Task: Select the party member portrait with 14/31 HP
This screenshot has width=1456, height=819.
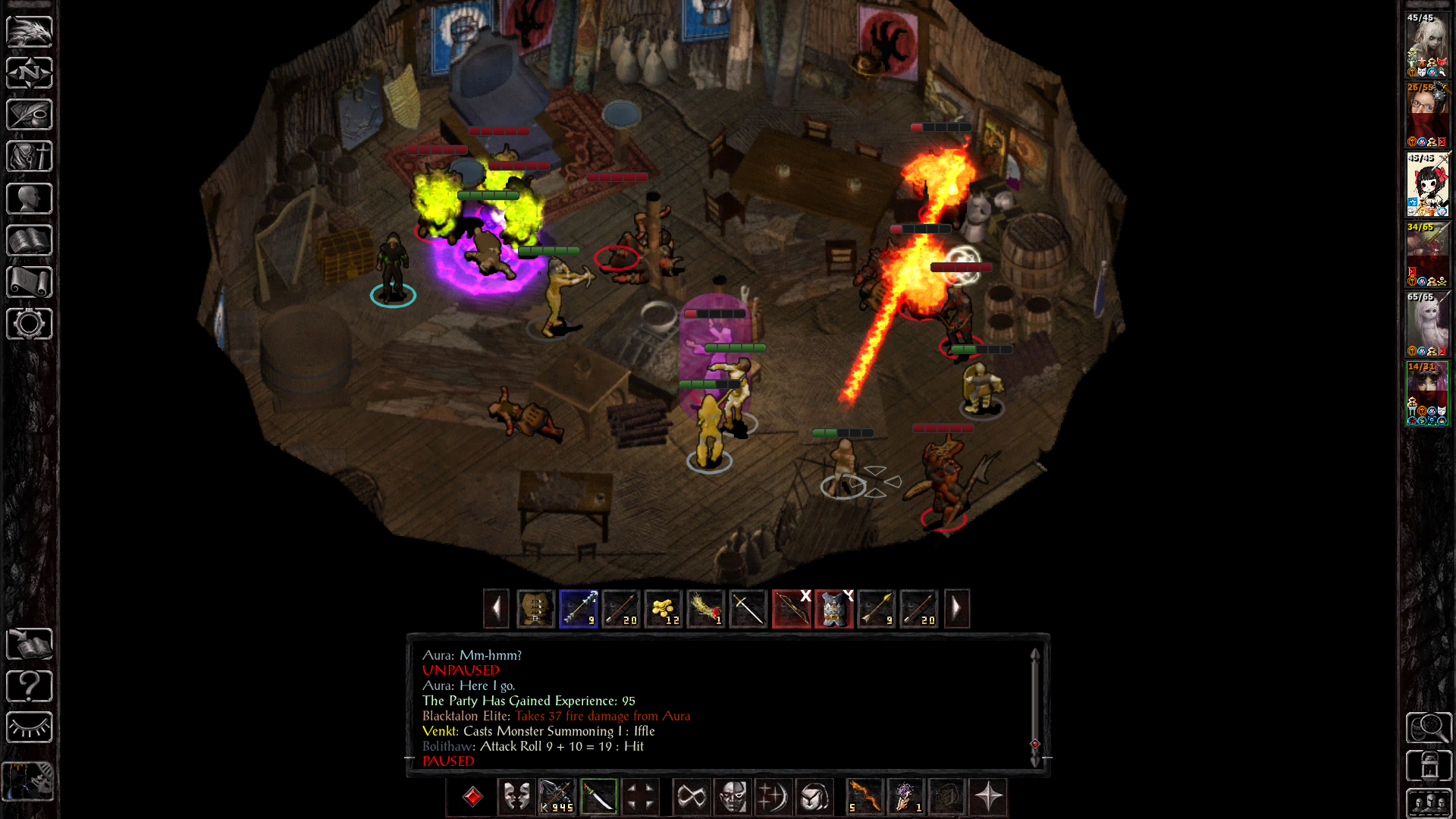Action: (x=1427, y=394)
